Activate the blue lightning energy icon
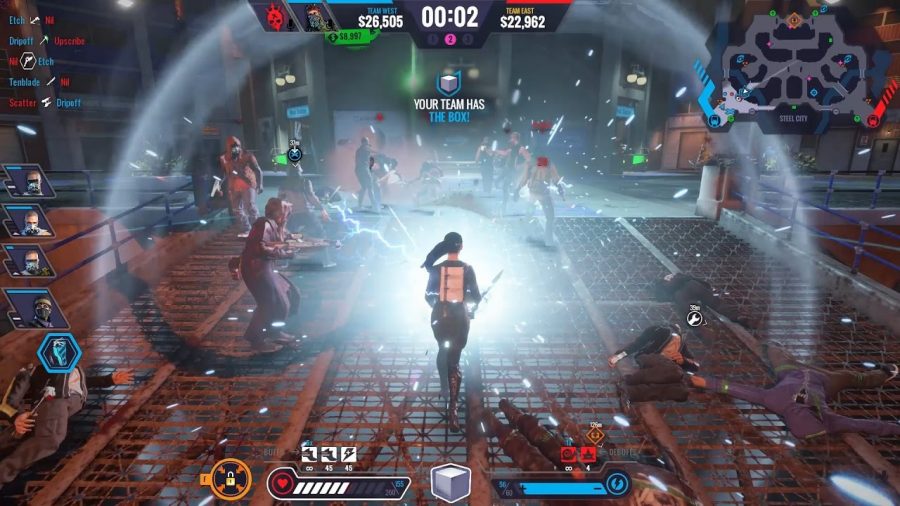The height and width of the screenshot is (506, 900). click(616, 486)
